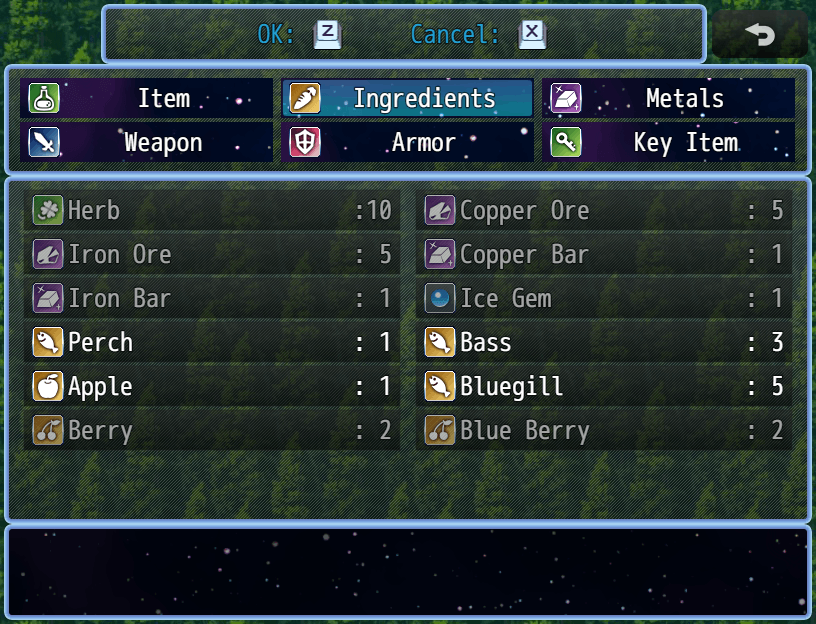Switch to the Key Item category

668,142
